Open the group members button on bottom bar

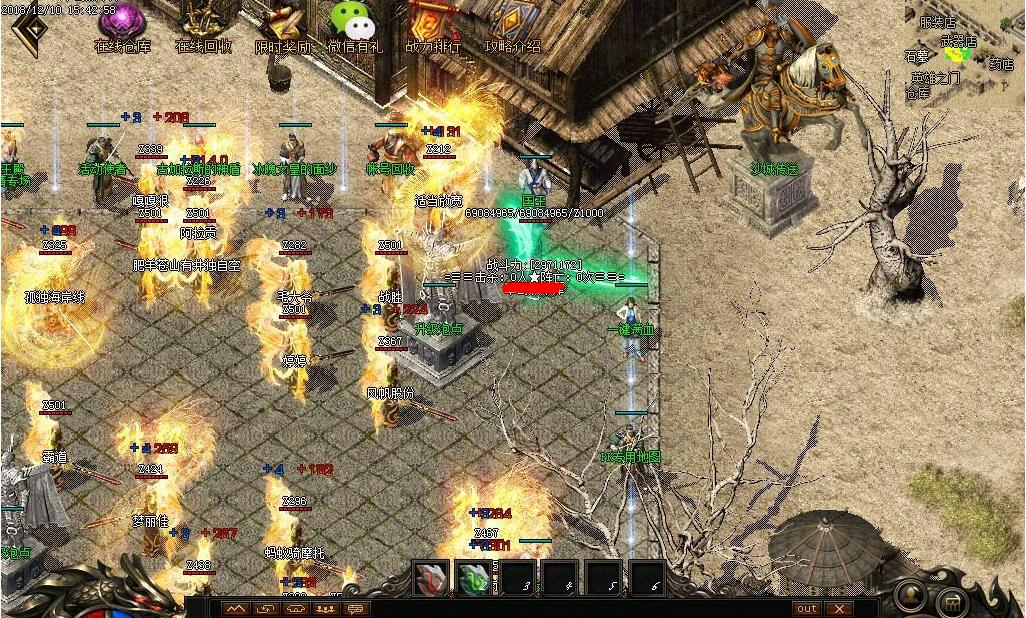pos(326,608)
